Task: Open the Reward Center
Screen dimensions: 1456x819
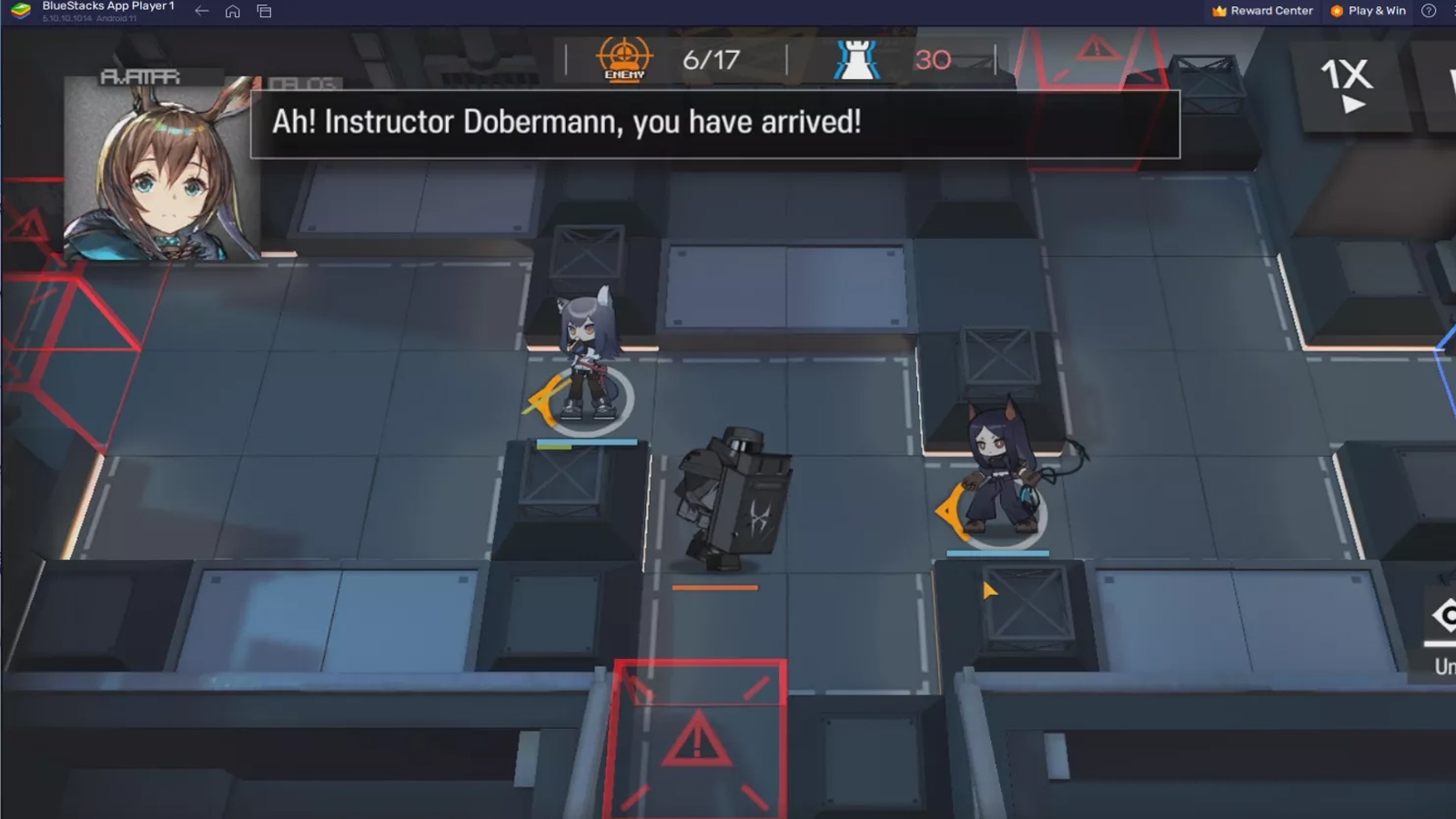Action: pos(1269,11)
